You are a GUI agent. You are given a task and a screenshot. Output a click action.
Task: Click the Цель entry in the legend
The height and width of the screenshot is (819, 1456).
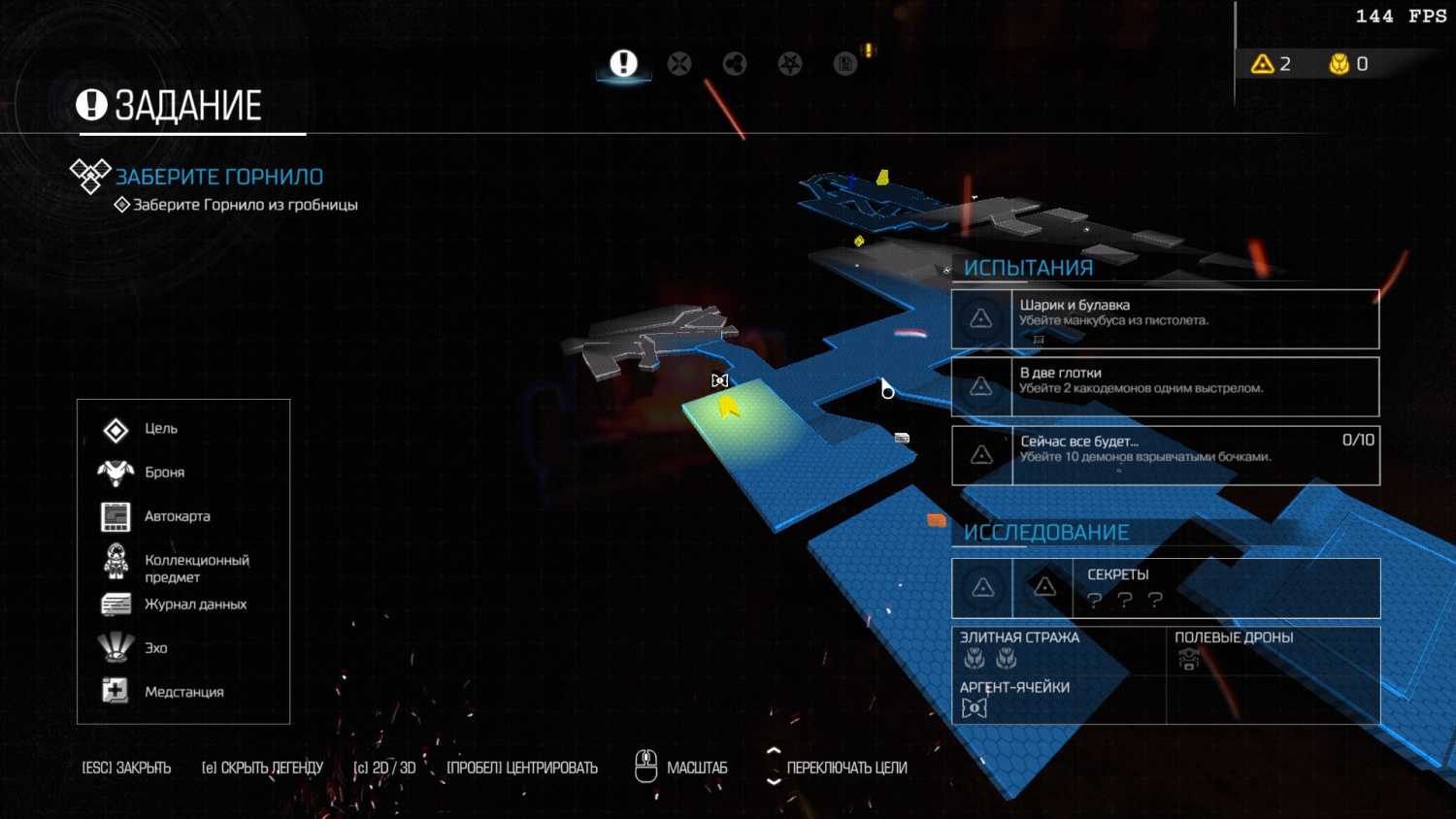[x=160, y=429]
